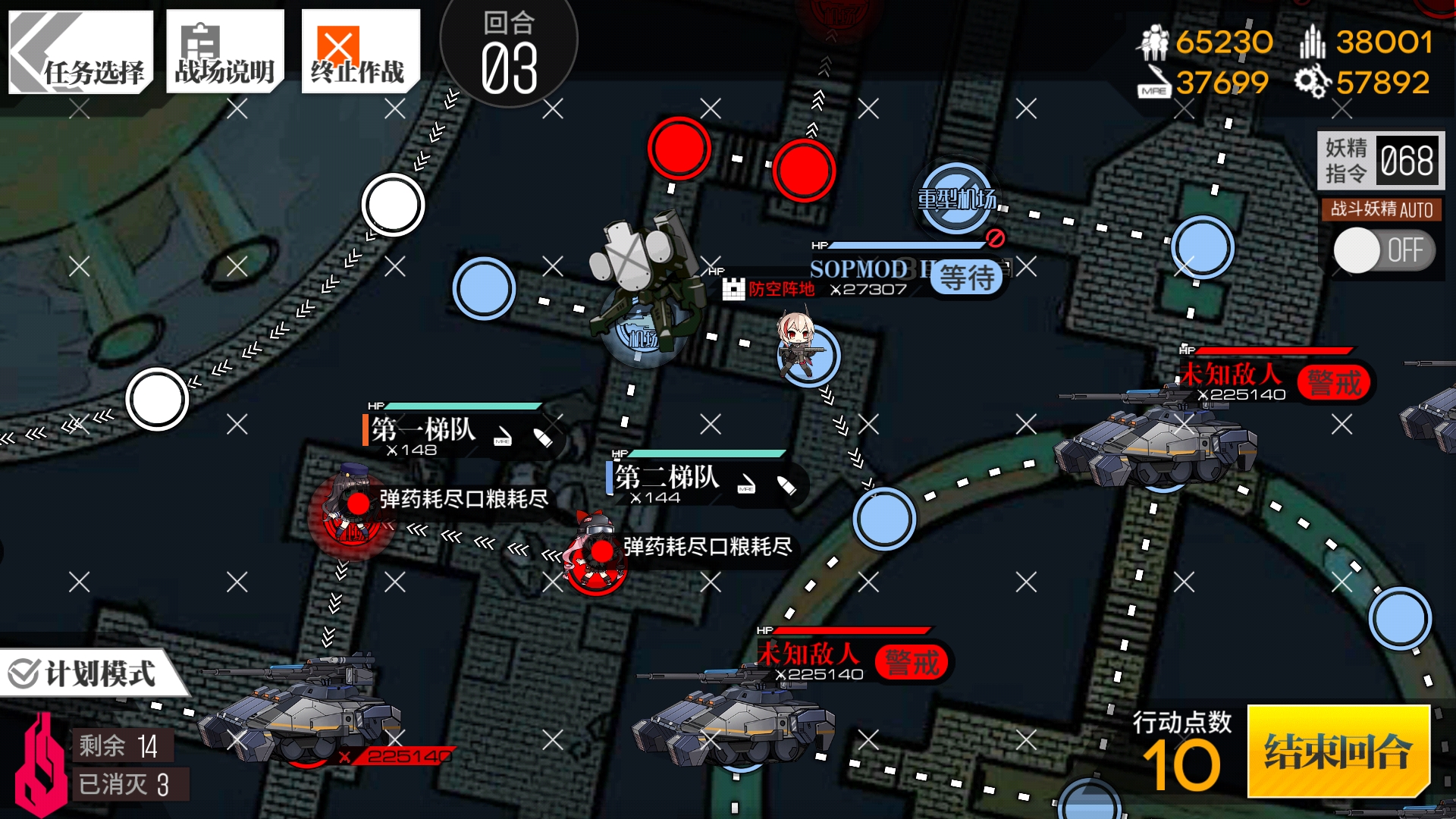Click the 剩余 14 enemy remaining counter
Screen dimensions: 1456x819
(x=125, y=746)
